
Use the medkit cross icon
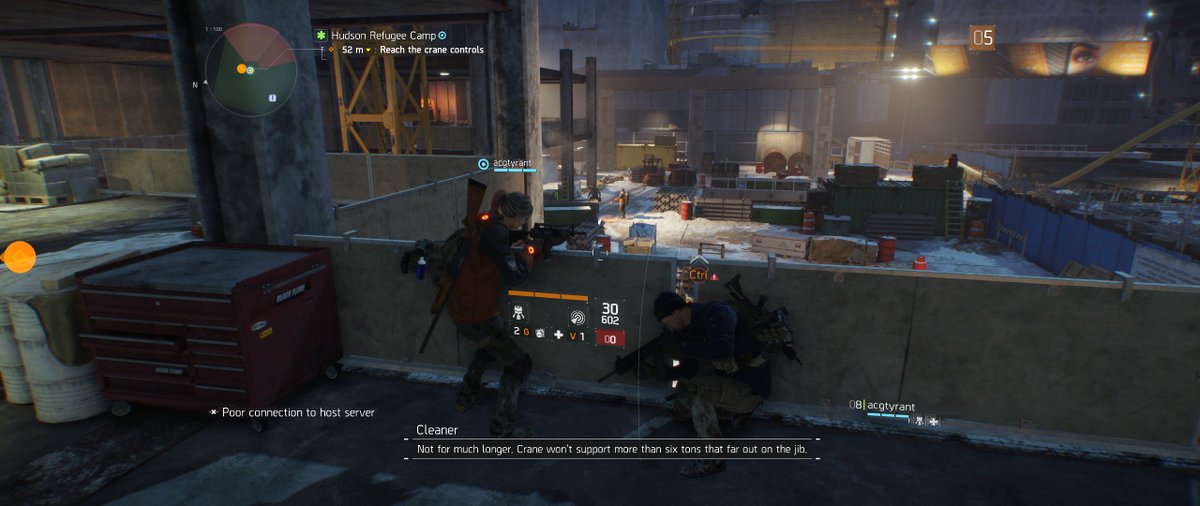coord(559,337)
